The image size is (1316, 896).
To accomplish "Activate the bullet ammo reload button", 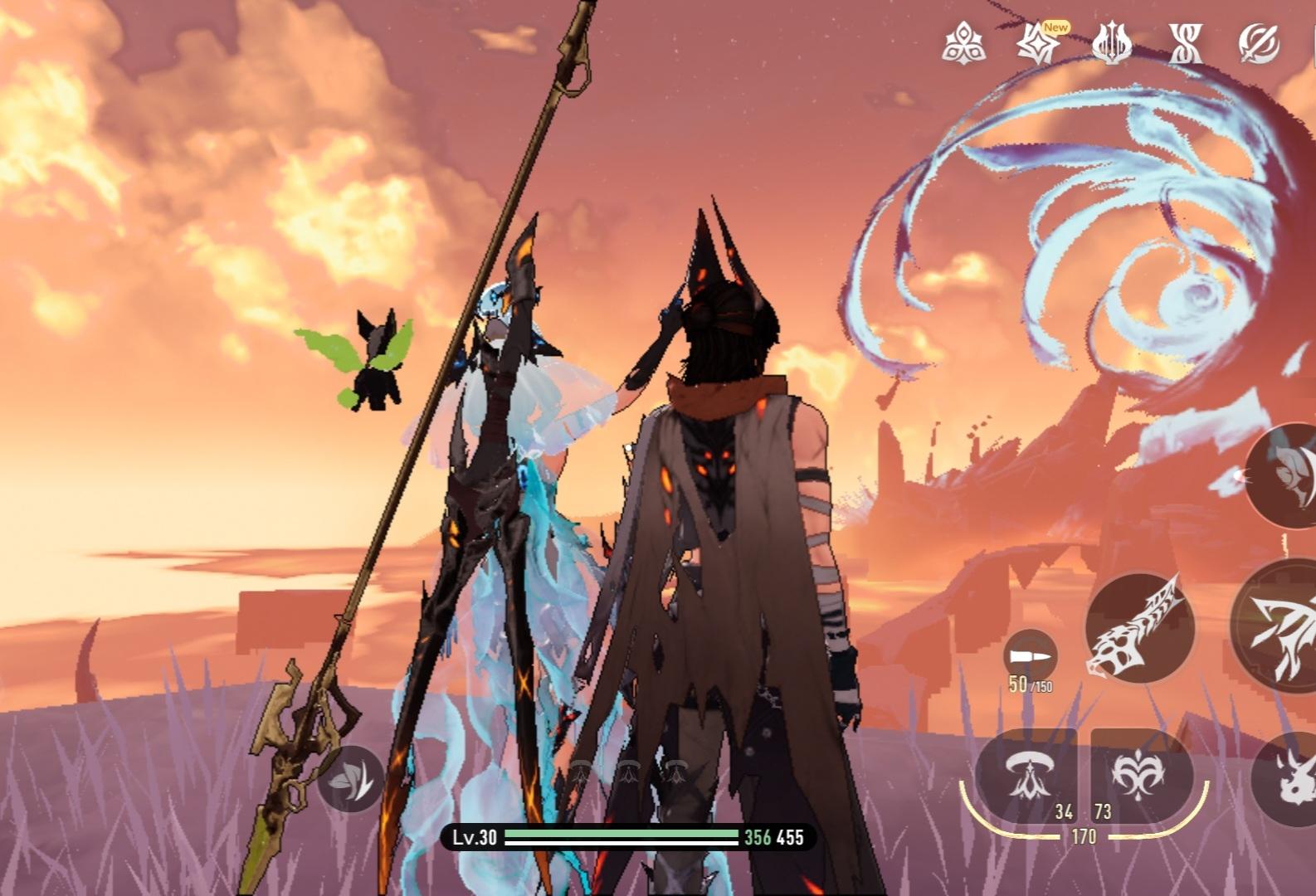I will pos(1030,656).
